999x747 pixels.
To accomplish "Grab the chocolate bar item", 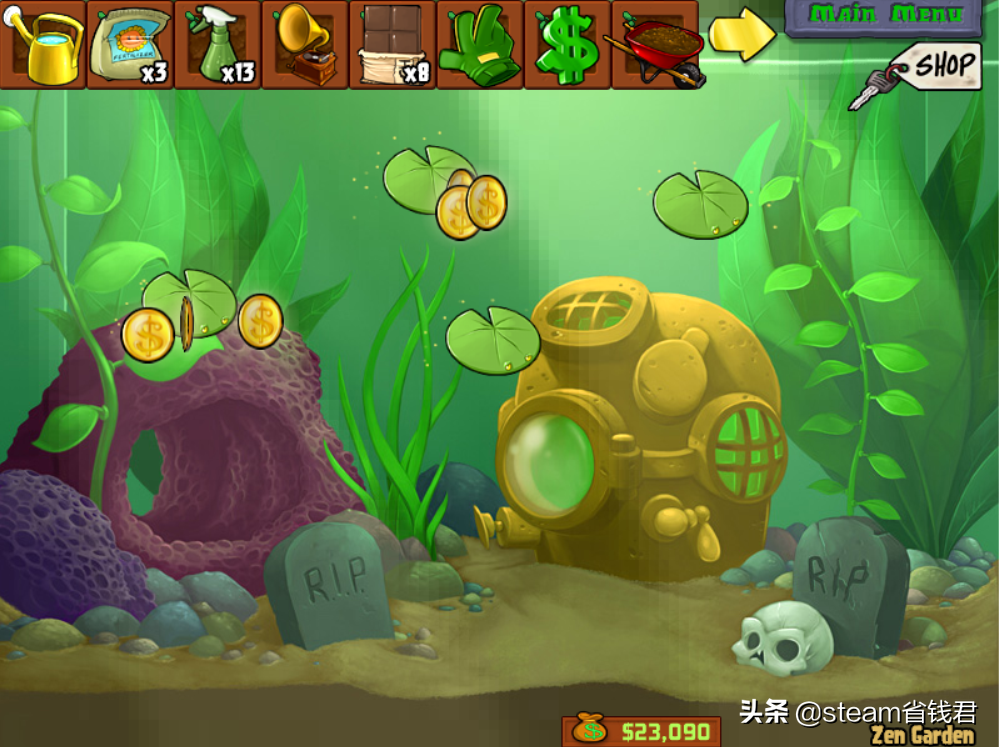I will 391,46.
